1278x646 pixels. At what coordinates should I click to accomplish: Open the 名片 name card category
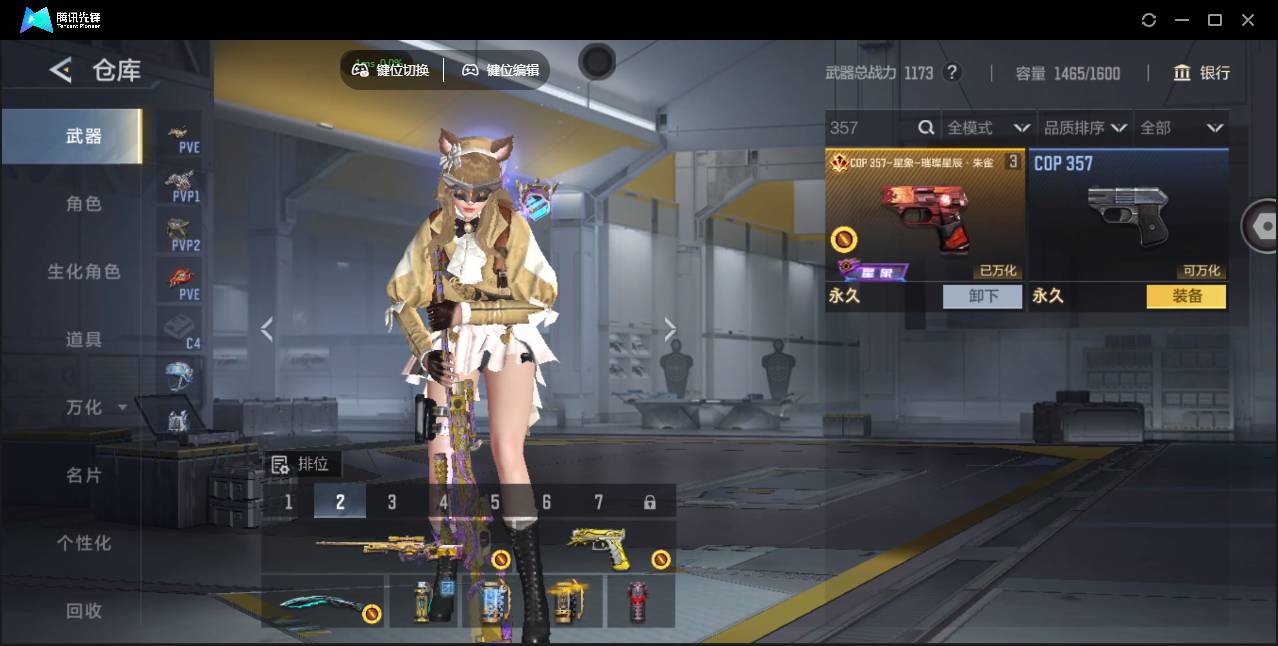84,476
